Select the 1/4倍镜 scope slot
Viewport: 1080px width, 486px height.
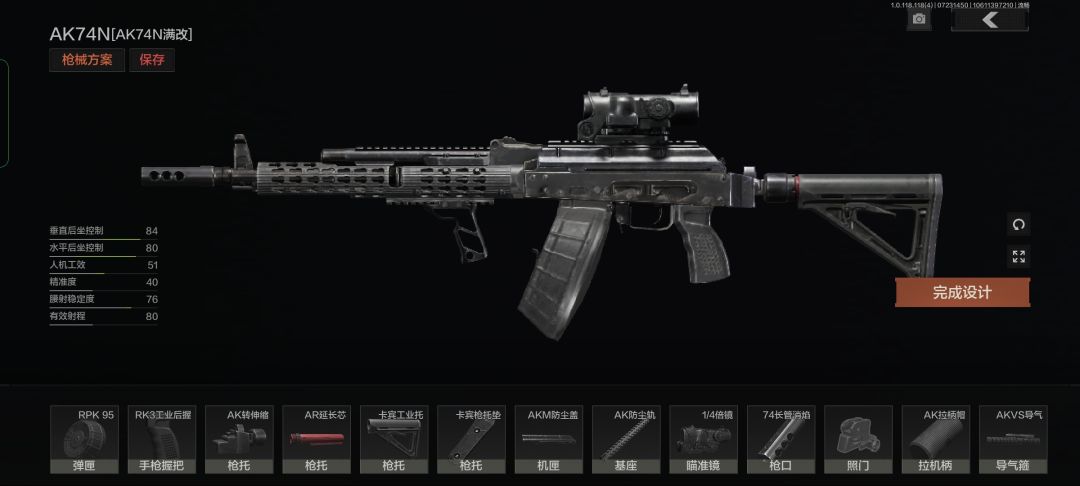[x=704, y=440]
